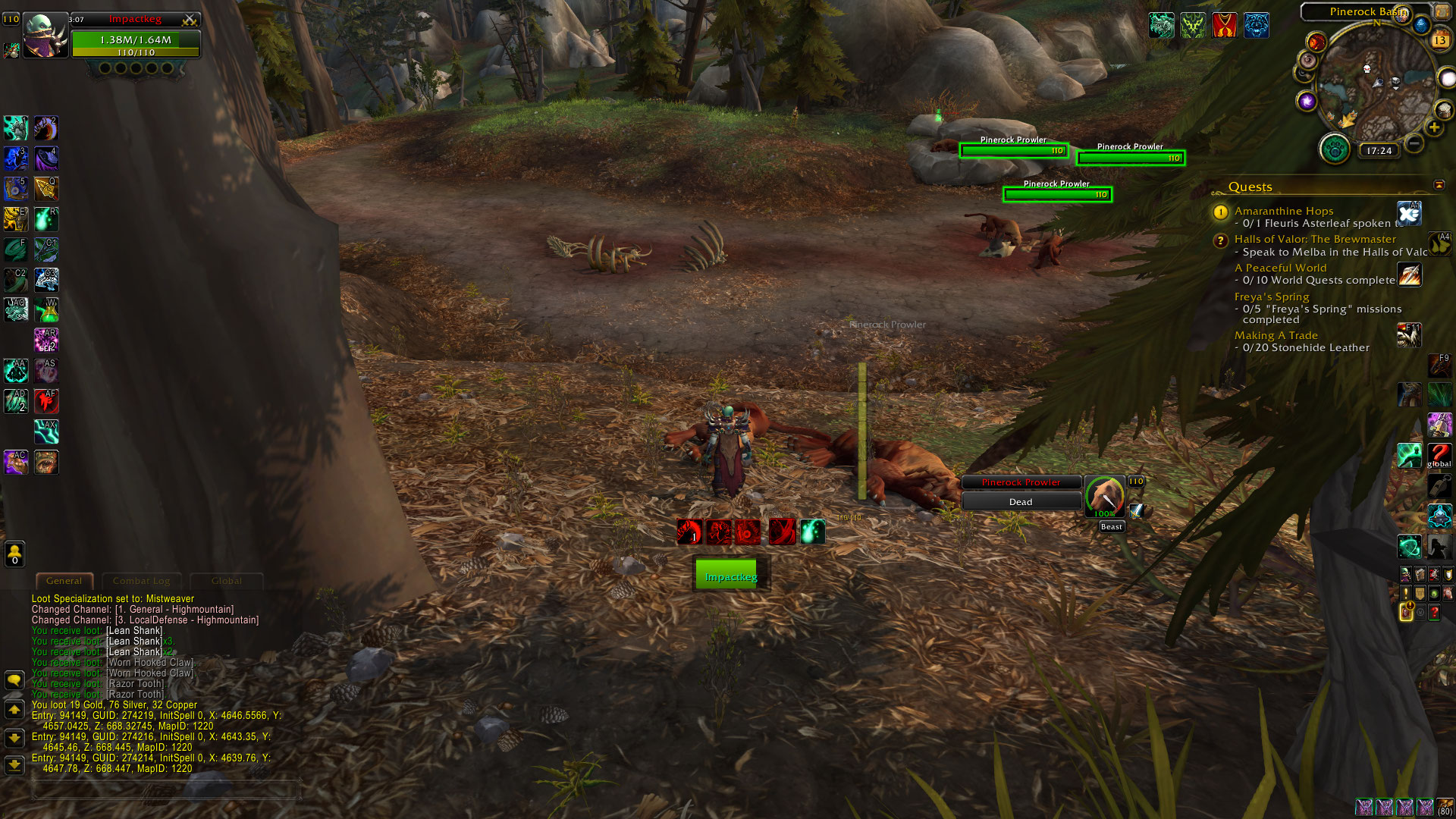Open the chat speech bubble menu
This screenshot has height=819, width=1456.
(14, 679)
